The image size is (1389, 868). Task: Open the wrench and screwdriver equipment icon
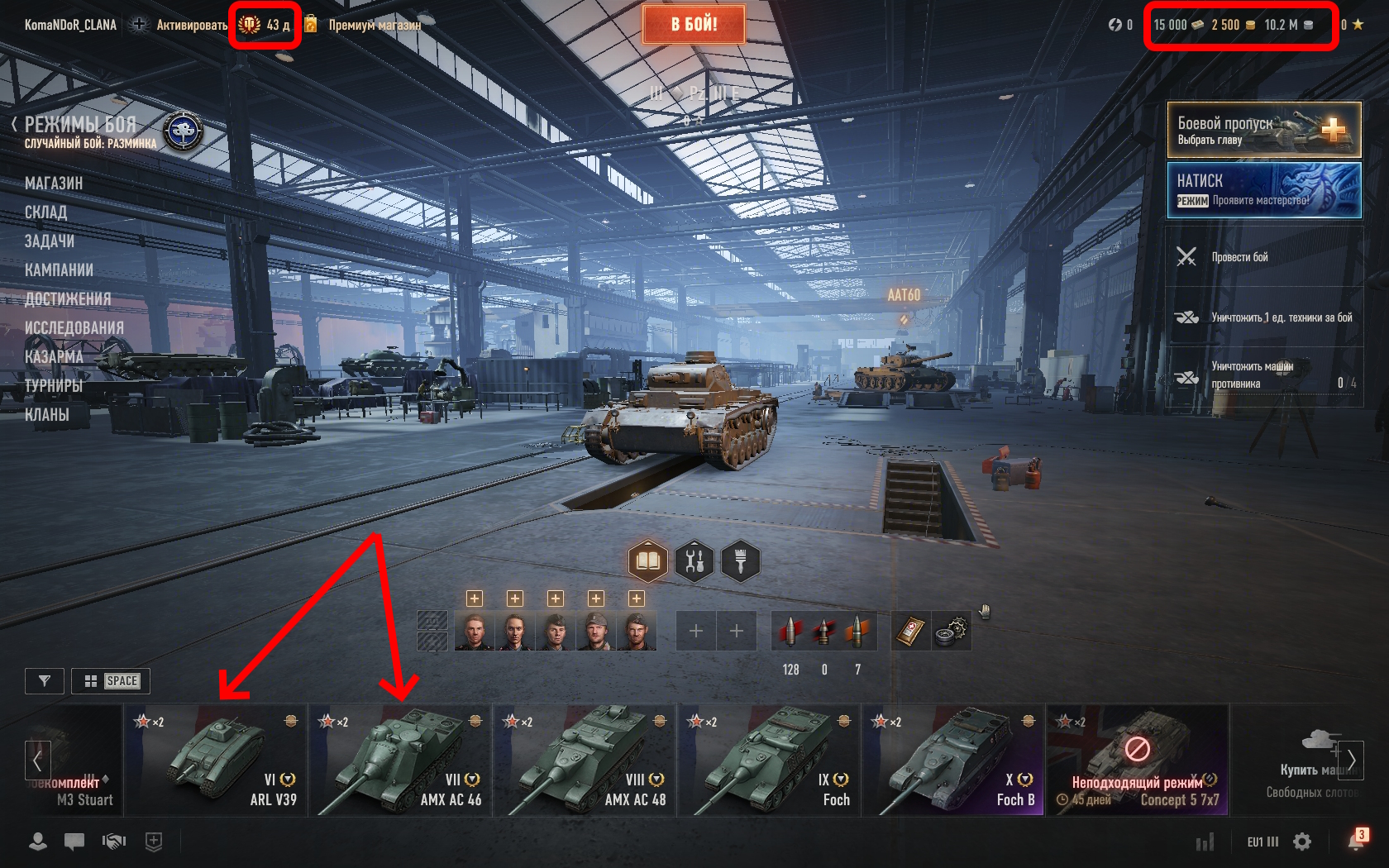[694, 562]
